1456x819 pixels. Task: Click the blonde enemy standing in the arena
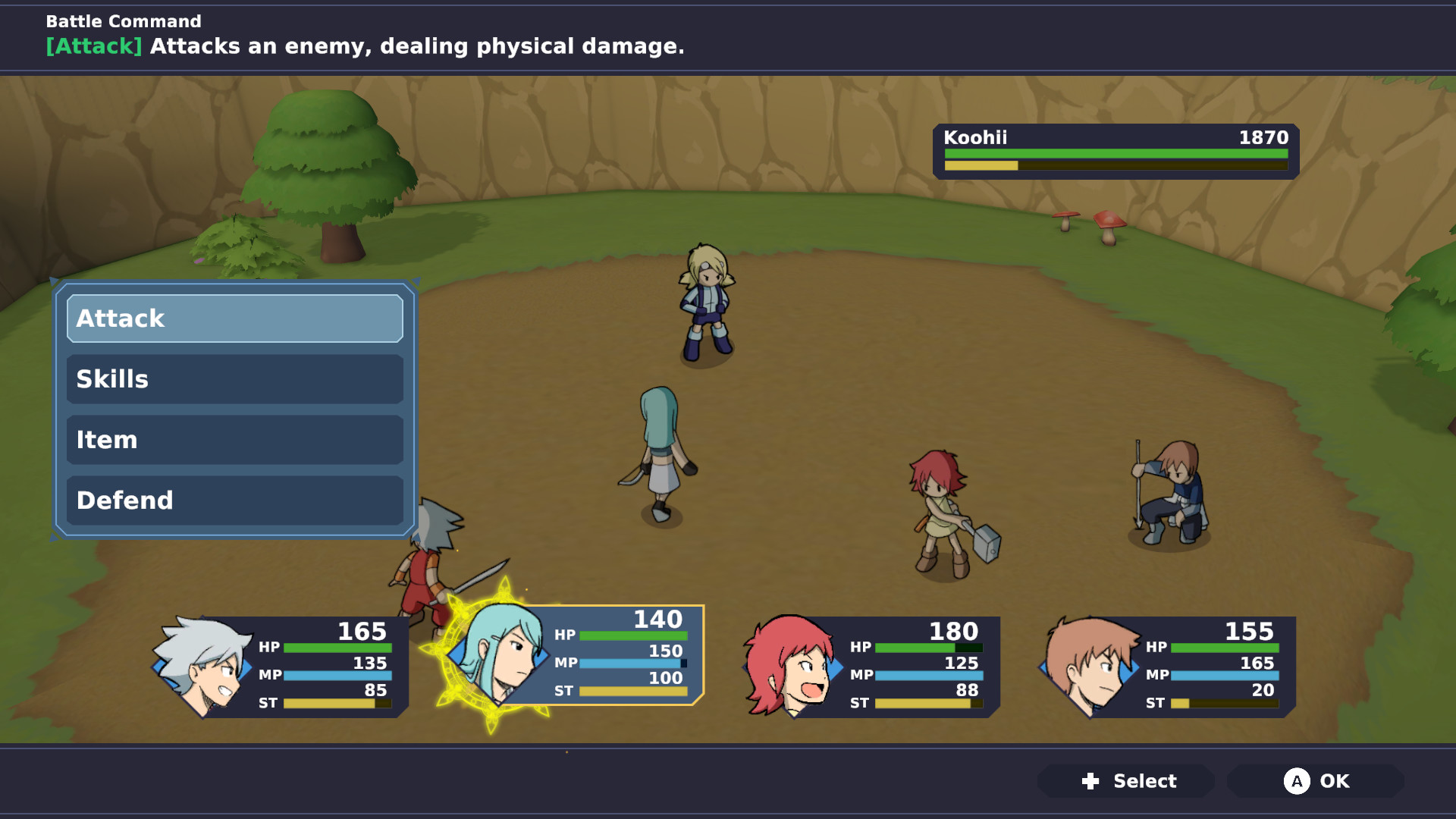pos(705,303)
